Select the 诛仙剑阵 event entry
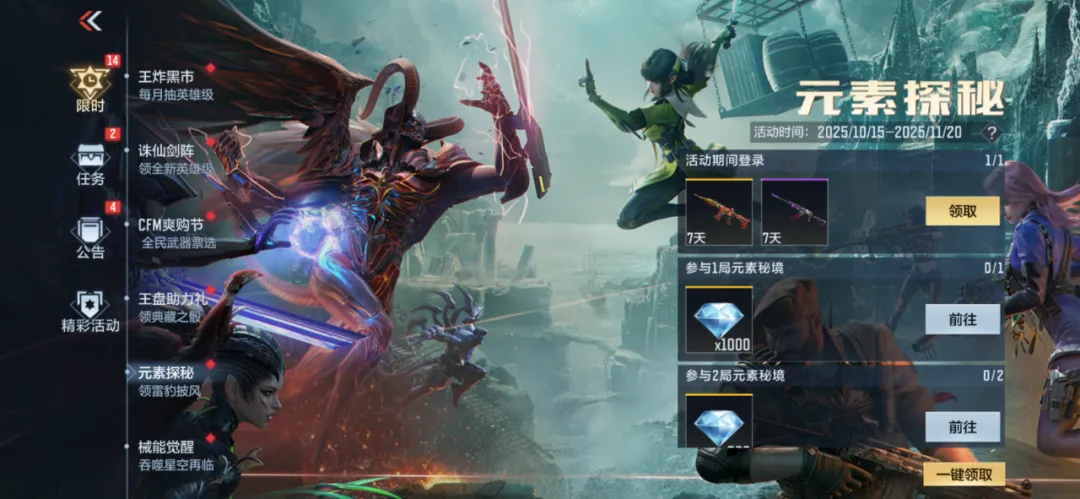 coord(176,160)
